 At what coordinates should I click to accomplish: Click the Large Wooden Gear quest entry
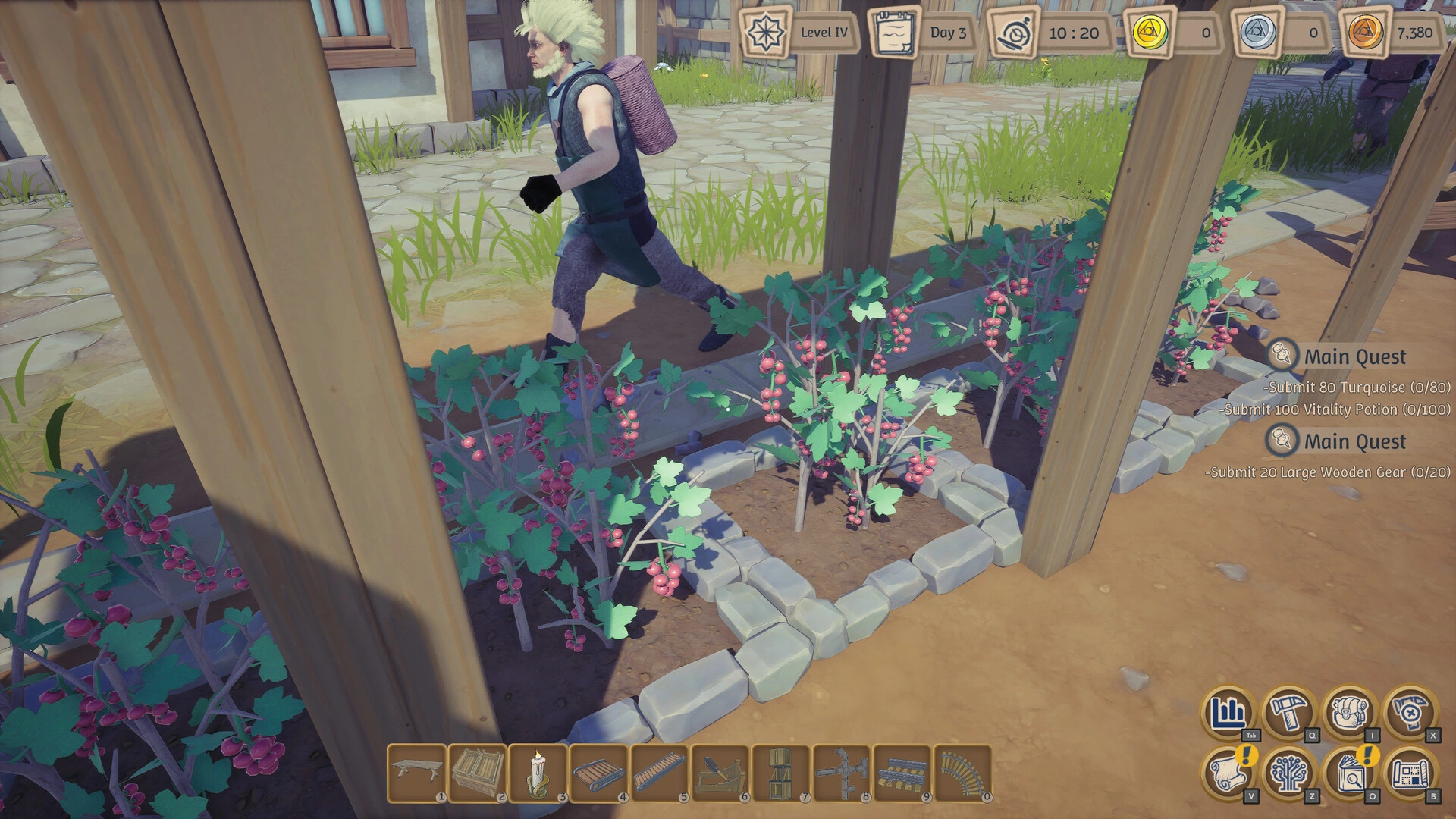[1328, 472]
